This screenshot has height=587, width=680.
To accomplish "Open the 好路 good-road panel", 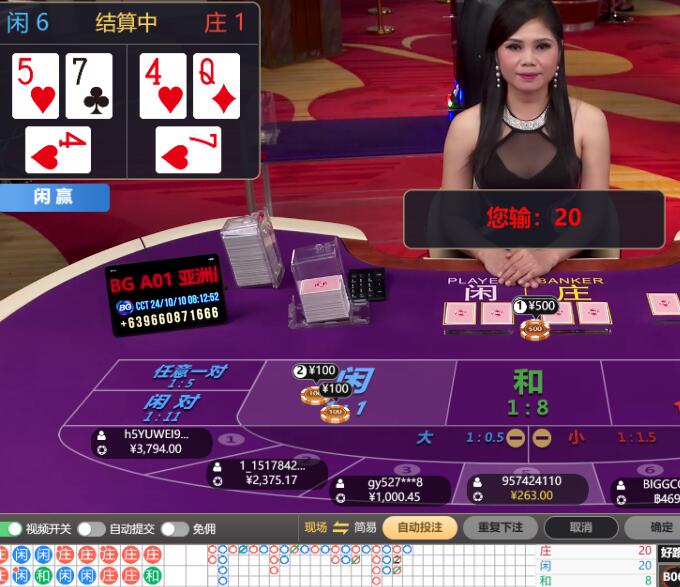I will pyautogui.click(x=669, y=551).
